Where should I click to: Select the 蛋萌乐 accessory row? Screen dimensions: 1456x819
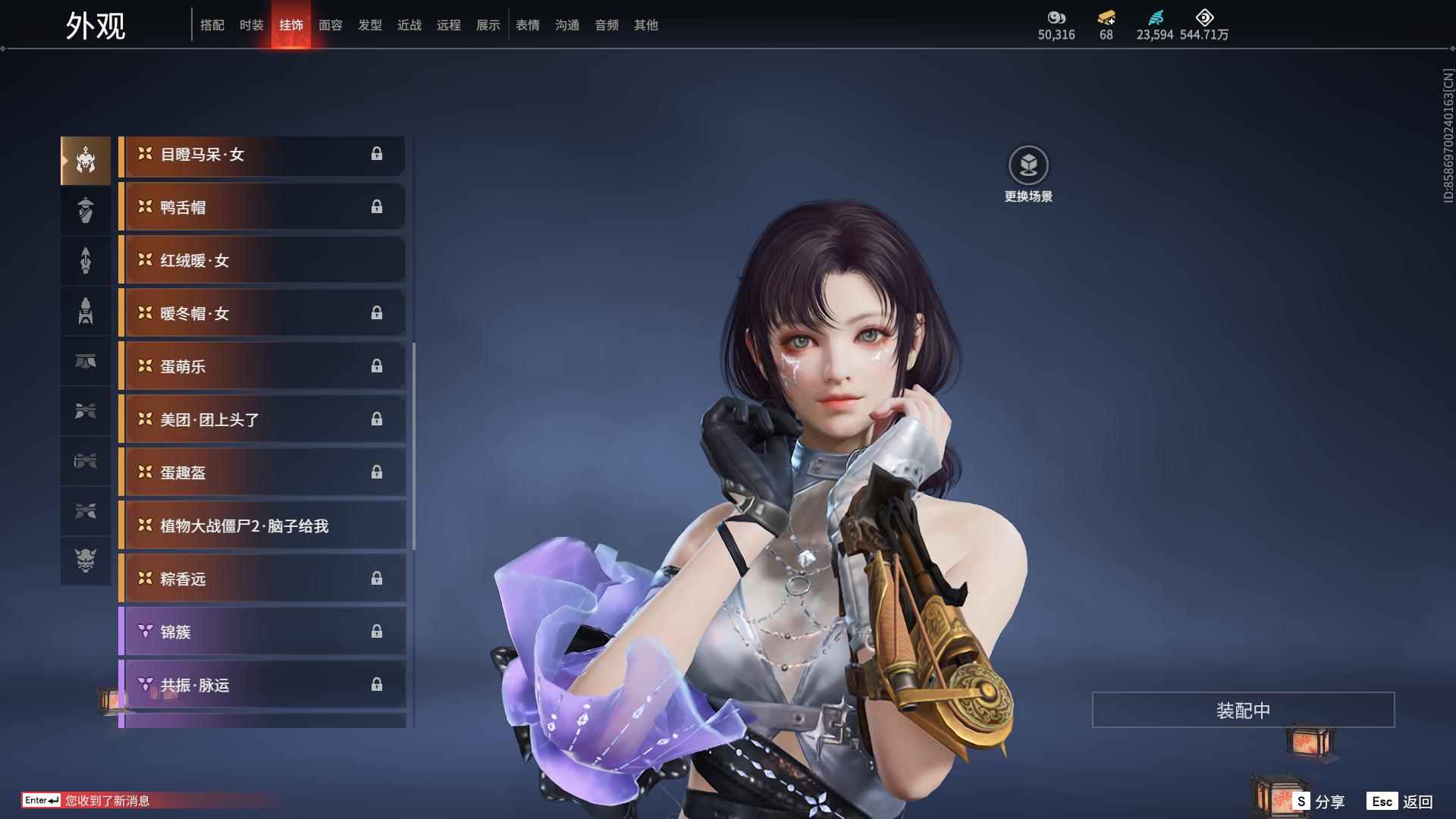click(x=262, y=366)
